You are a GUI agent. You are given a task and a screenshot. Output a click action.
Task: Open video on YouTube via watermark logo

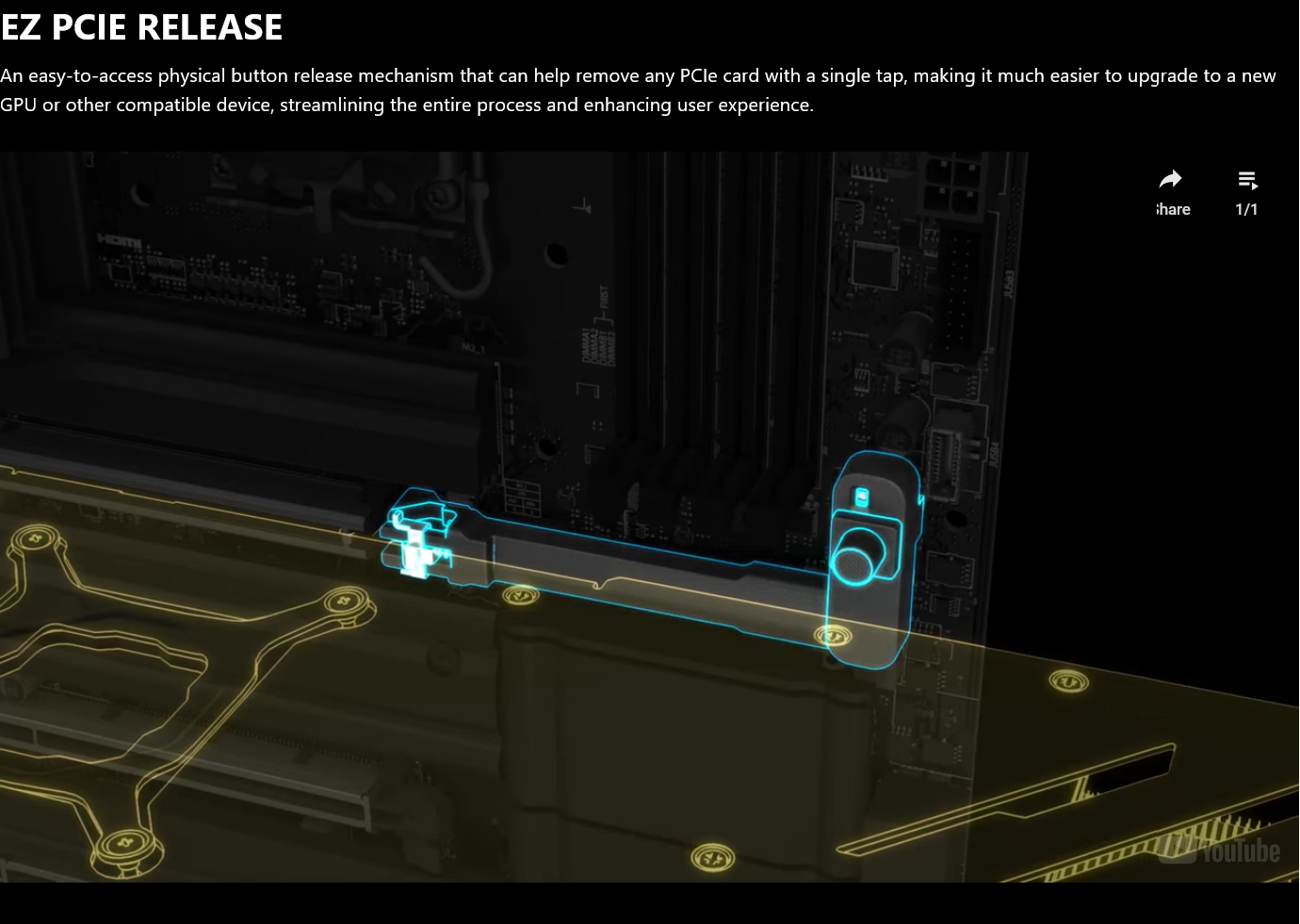[1220, 851]
